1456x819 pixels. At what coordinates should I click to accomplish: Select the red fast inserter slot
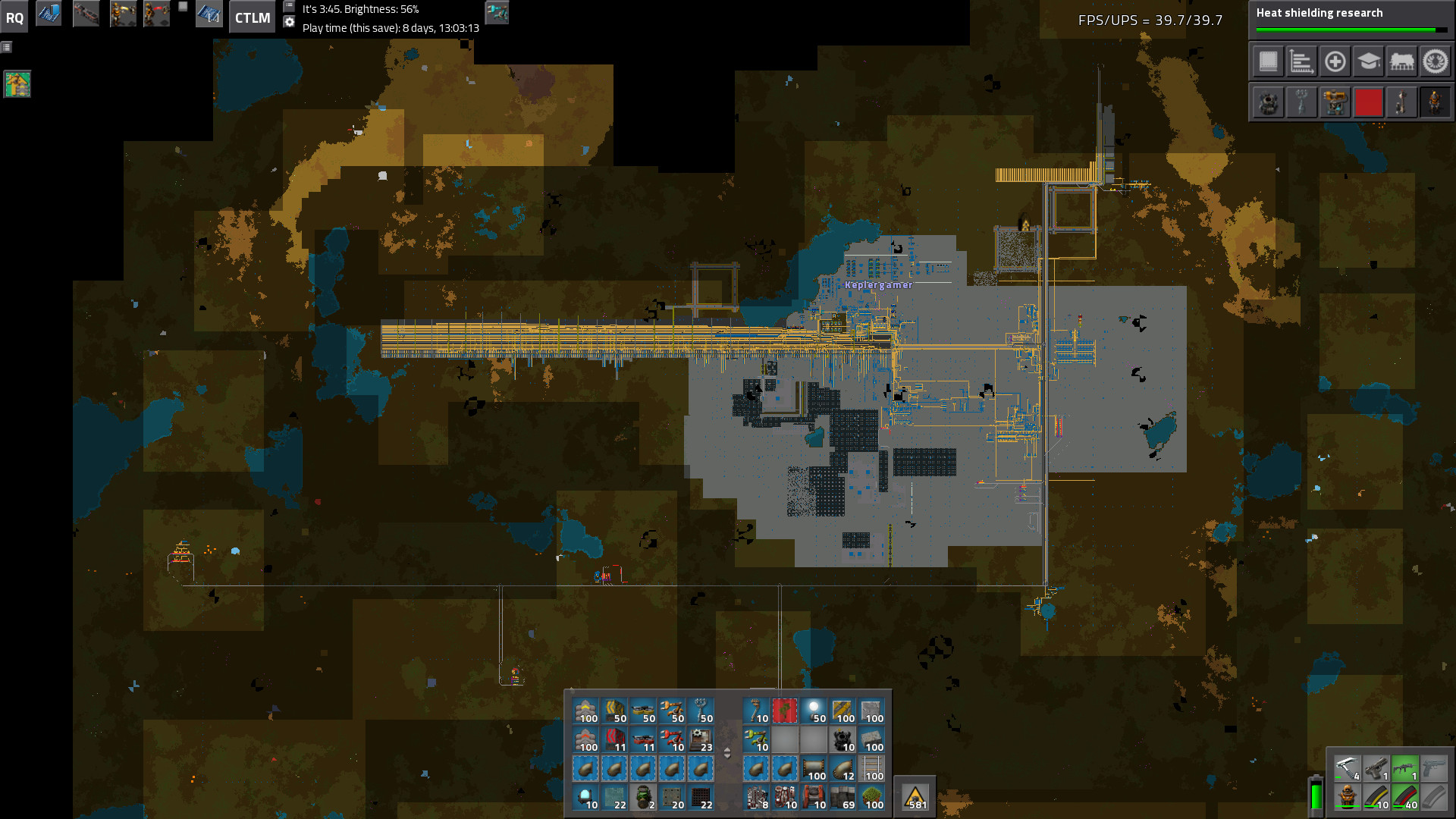[672, 739]
